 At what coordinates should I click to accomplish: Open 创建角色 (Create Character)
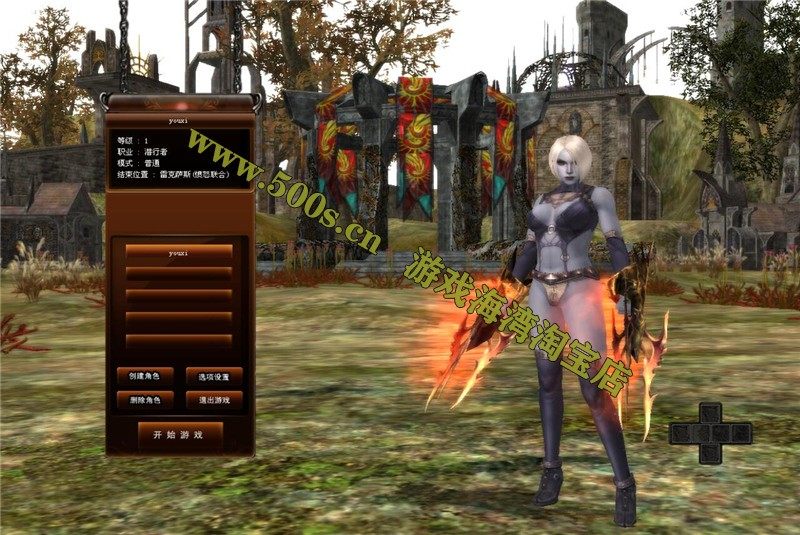click(145, 377)
